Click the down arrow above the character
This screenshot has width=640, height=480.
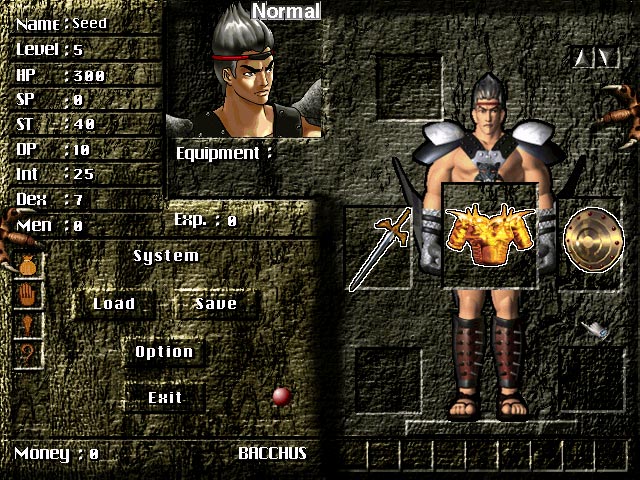tap(607, 58)
